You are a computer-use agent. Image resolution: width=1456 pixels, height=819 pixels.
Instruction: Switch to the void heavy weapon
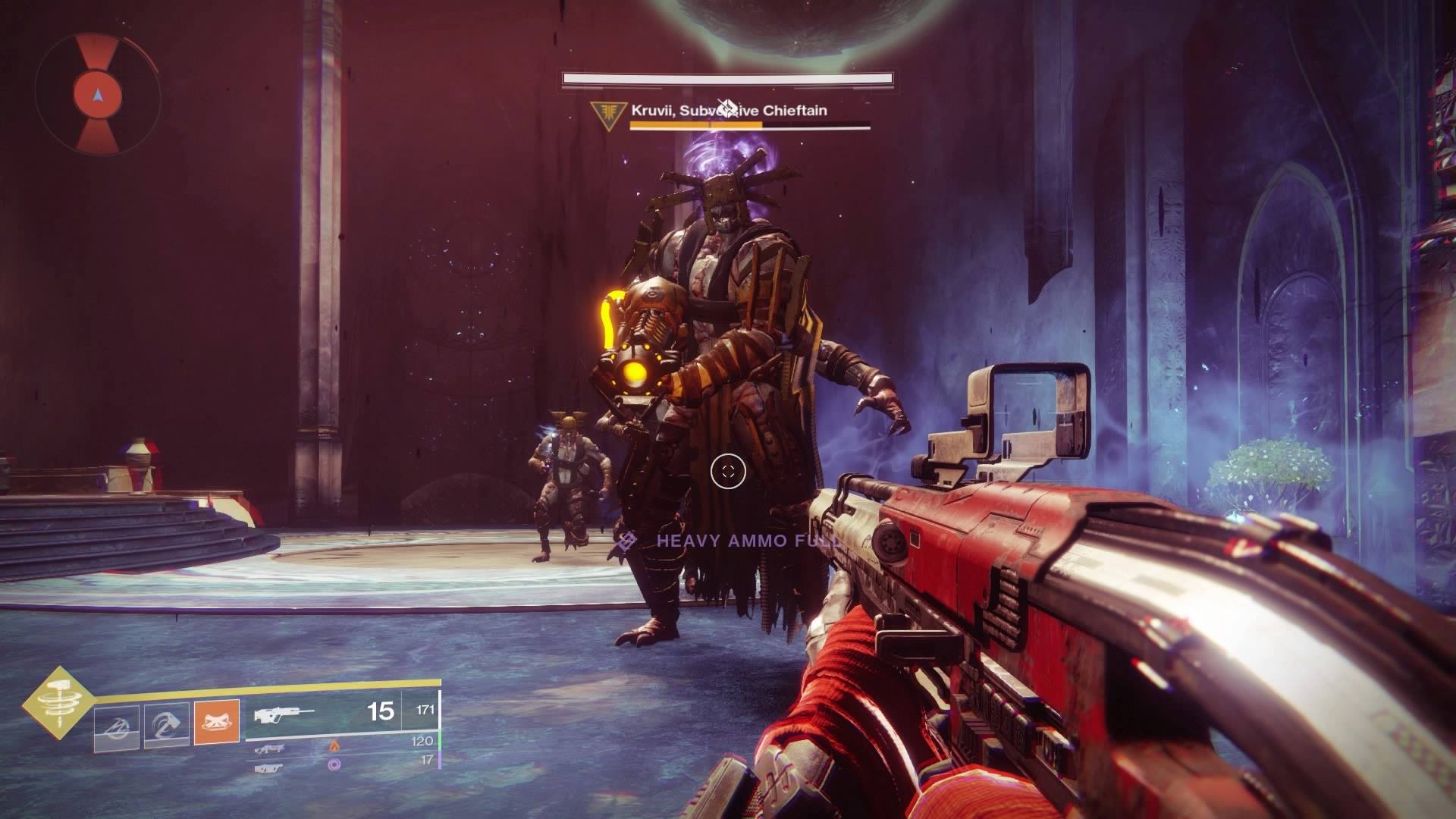point(270,768)
